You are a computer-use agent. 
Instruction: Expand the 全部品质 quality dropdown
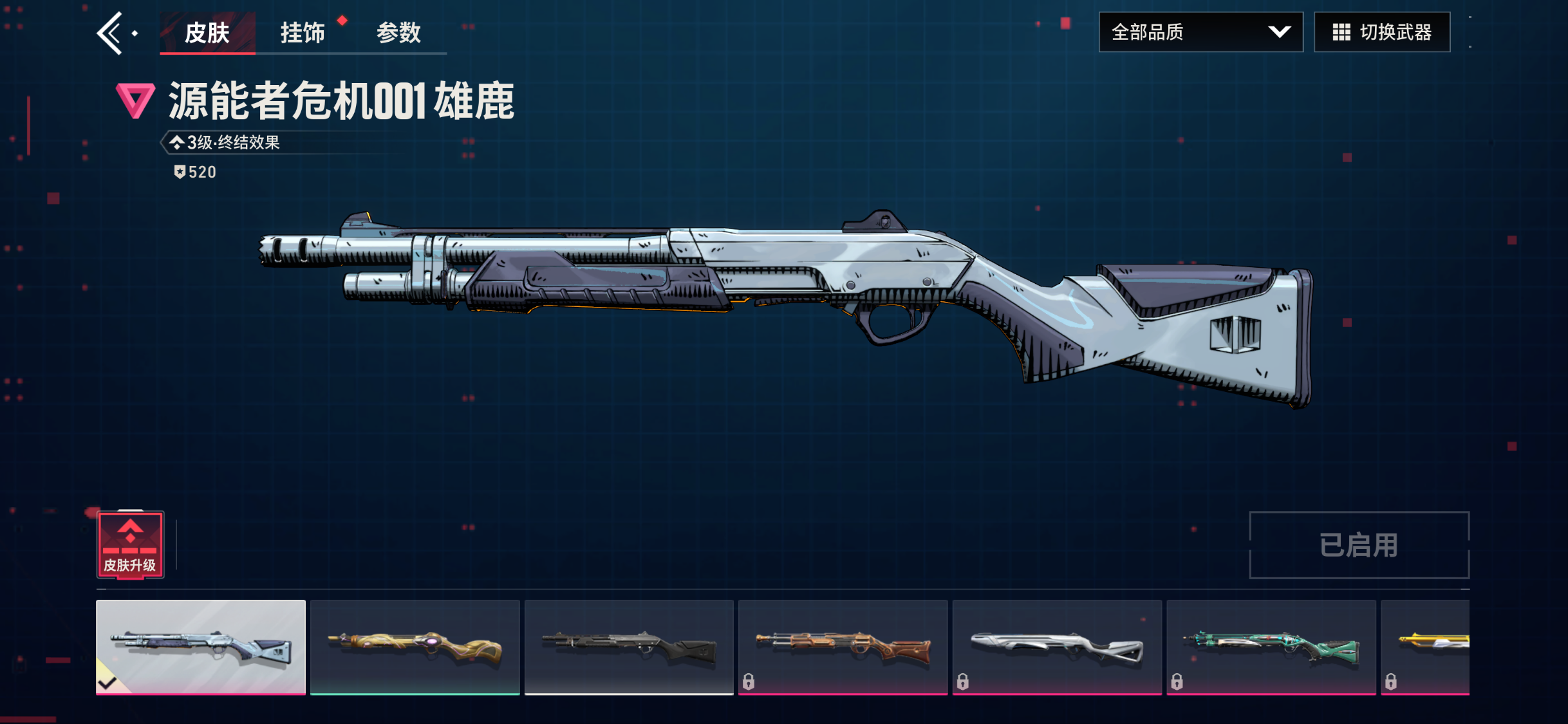[x=1200, y=32]
